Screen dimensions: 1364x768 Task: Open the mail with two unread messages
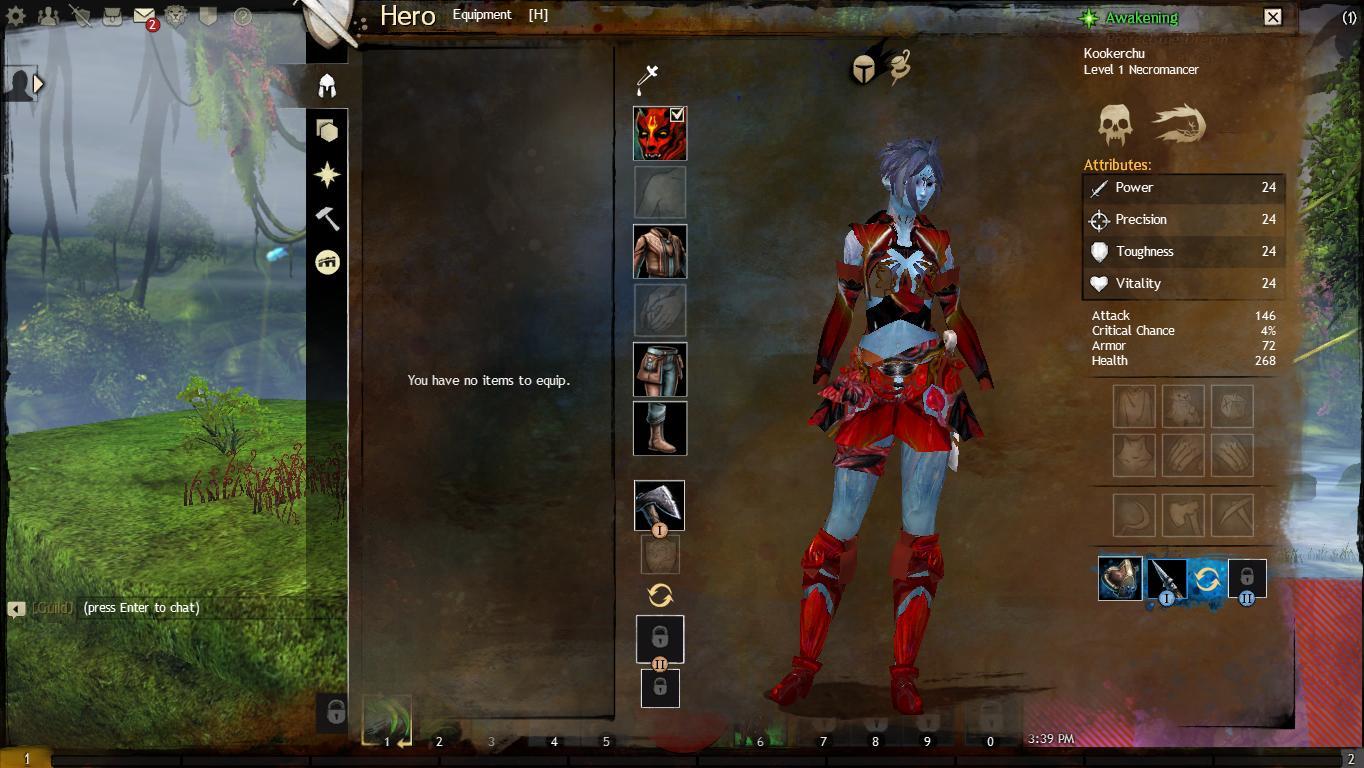point(144,17)
